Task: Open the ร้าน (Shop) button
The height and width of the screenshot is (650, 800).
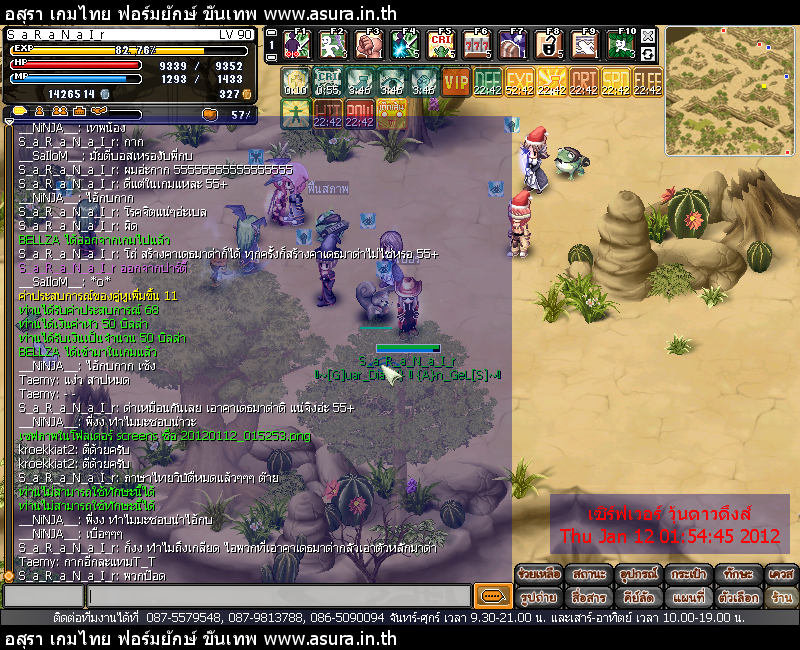Action: pos(781,597)
